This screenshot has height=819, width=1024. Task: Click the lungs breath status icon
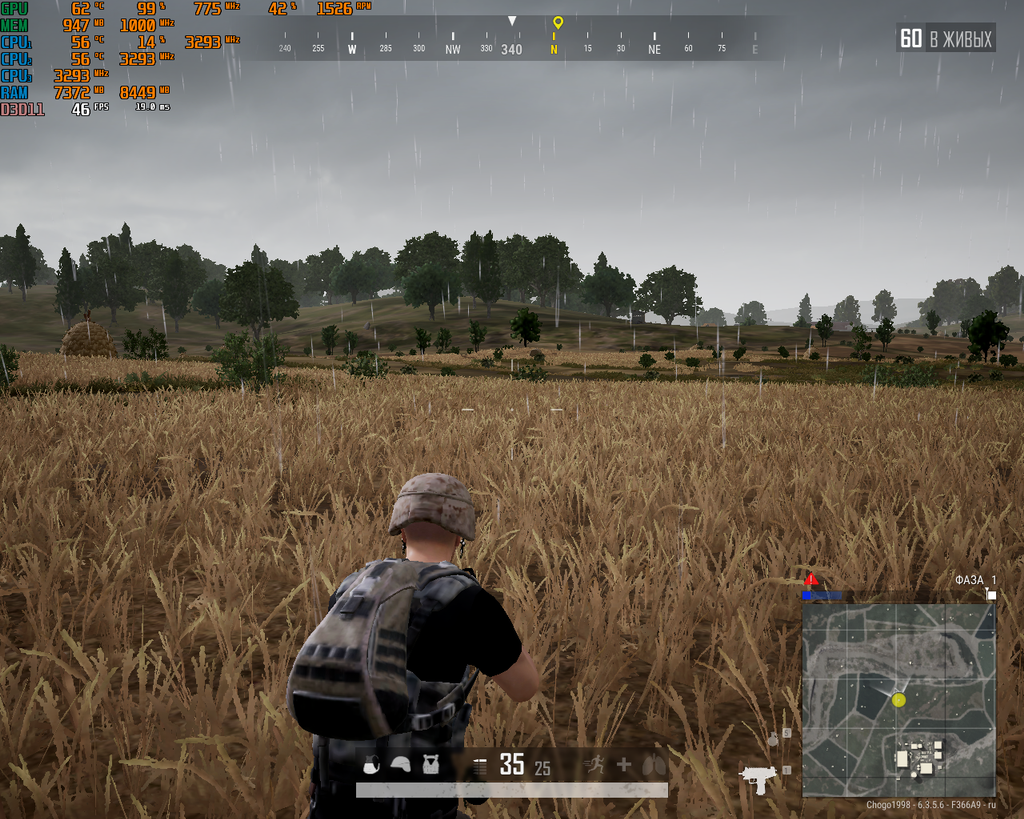pos(653,765)
